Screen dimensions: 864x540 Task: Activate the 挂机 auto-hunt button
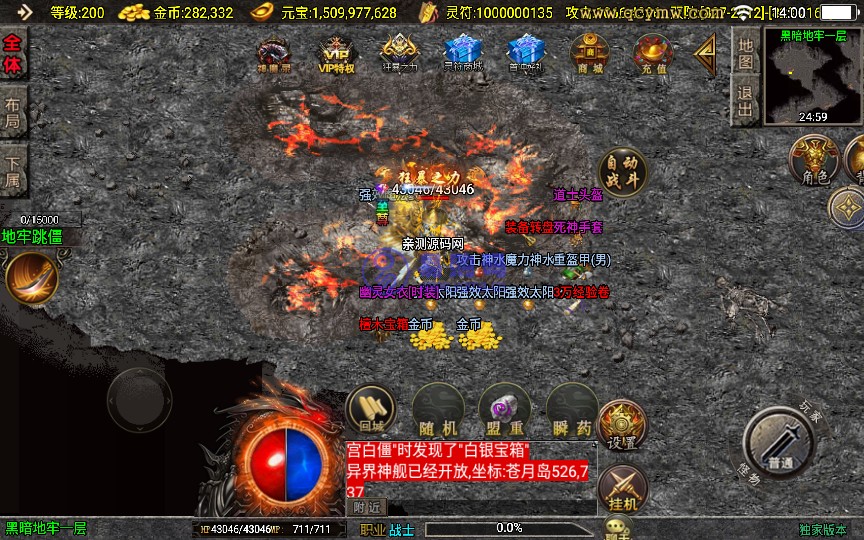pyautogui.click(x=622, y=487)
